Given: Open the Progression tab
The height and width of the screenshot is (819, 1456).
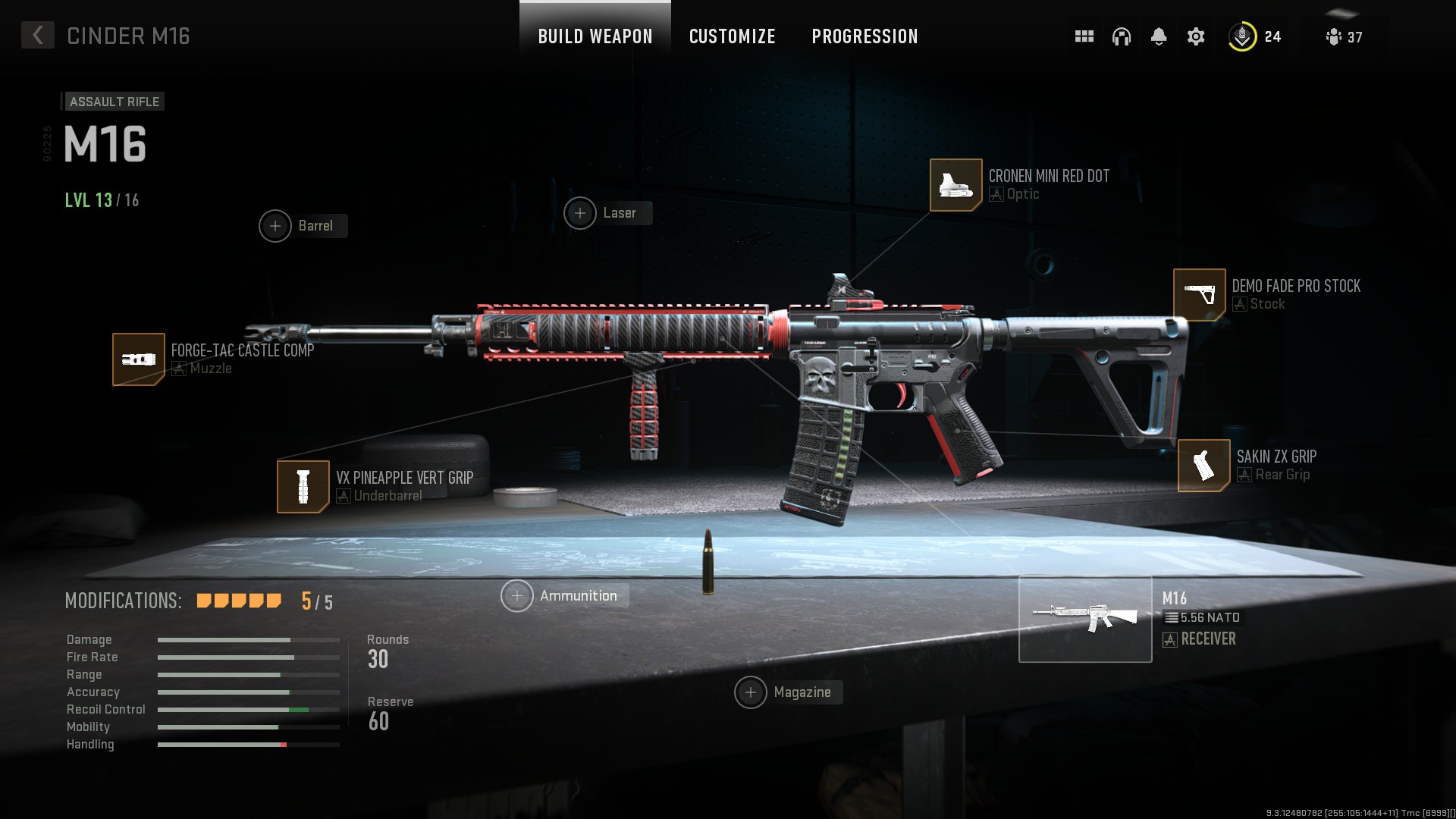Looking at the screenshot, I should pyautogui.click(x=864, y=36).
